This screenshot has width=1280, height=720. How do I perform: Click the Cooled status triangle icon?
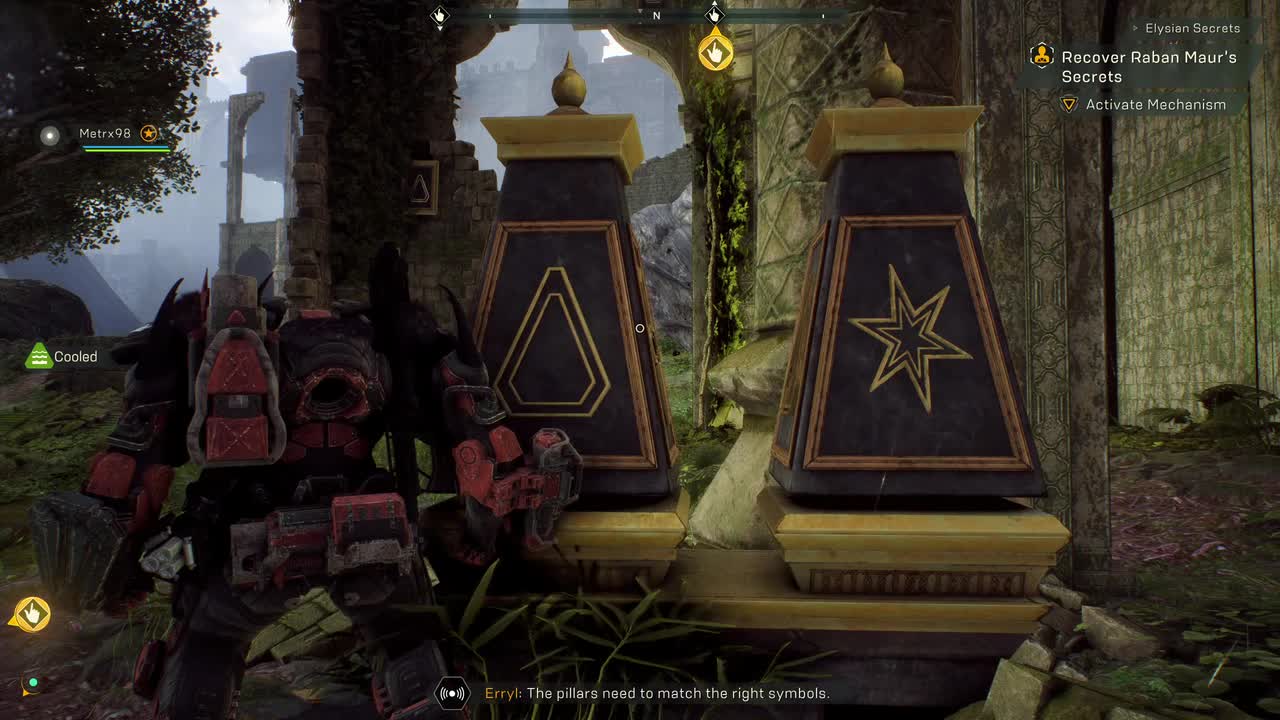tap(37, 356)
